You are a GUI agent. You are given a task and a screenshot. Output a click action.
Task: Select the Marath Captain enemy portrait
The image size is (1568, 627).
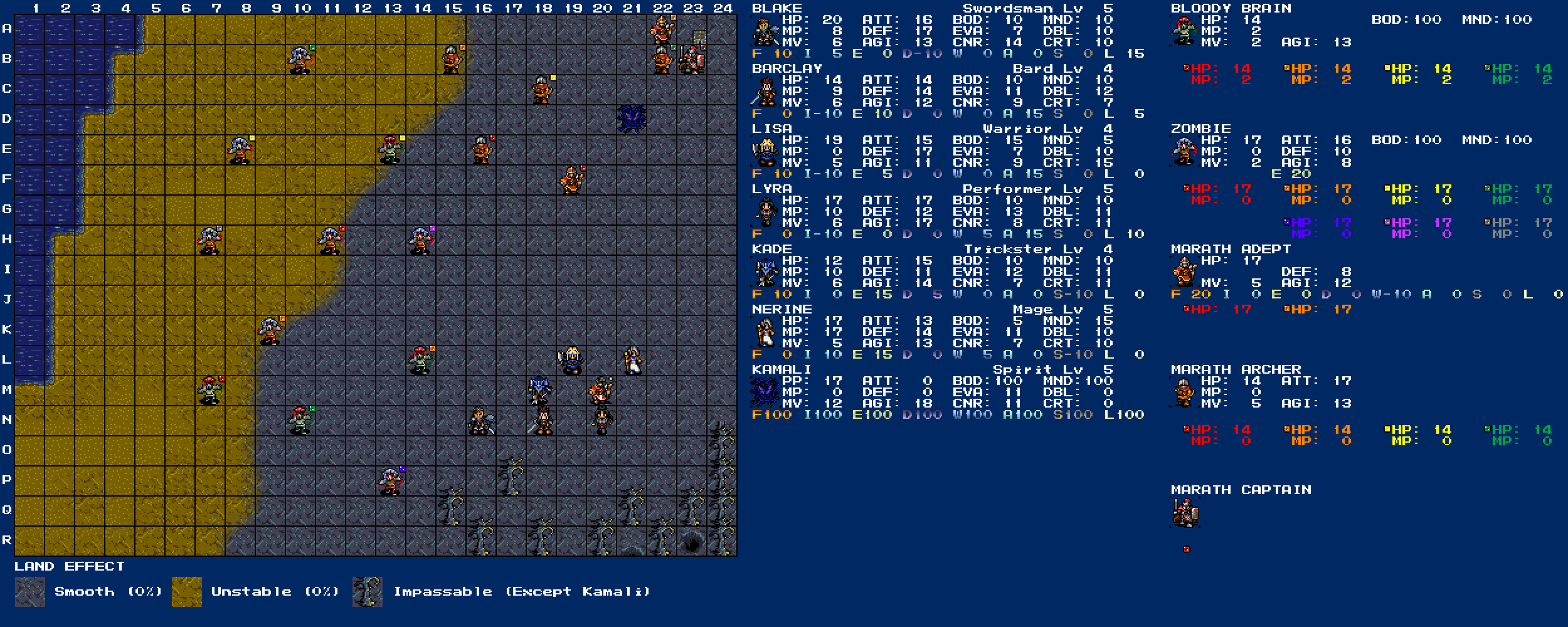pos(1184,513)
